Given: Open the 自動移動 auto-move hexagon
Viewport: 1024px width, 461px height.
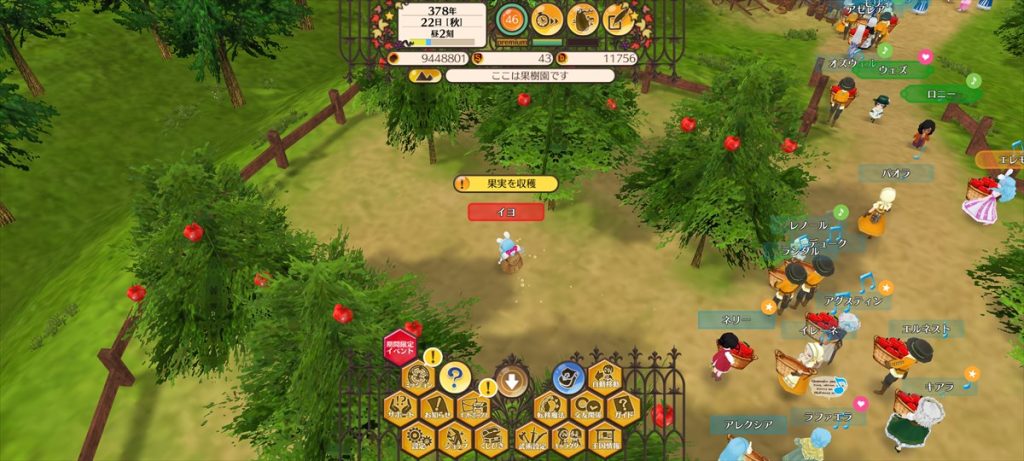Looking at the screenshot, I should tap(605, 378).
